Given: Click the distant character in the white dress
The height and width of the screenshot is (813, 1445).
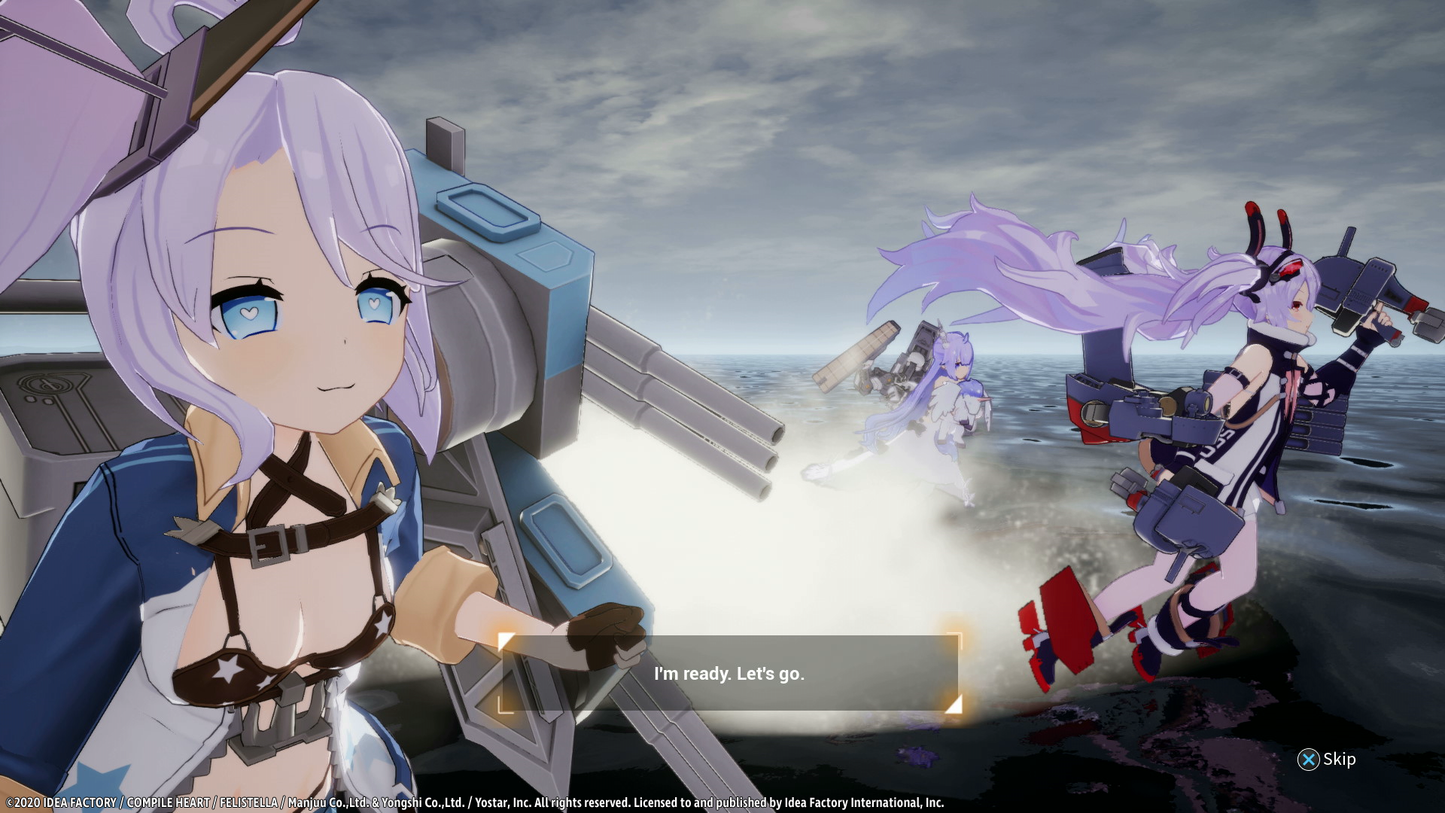Looking at the screenshot, I should [950, 390].
